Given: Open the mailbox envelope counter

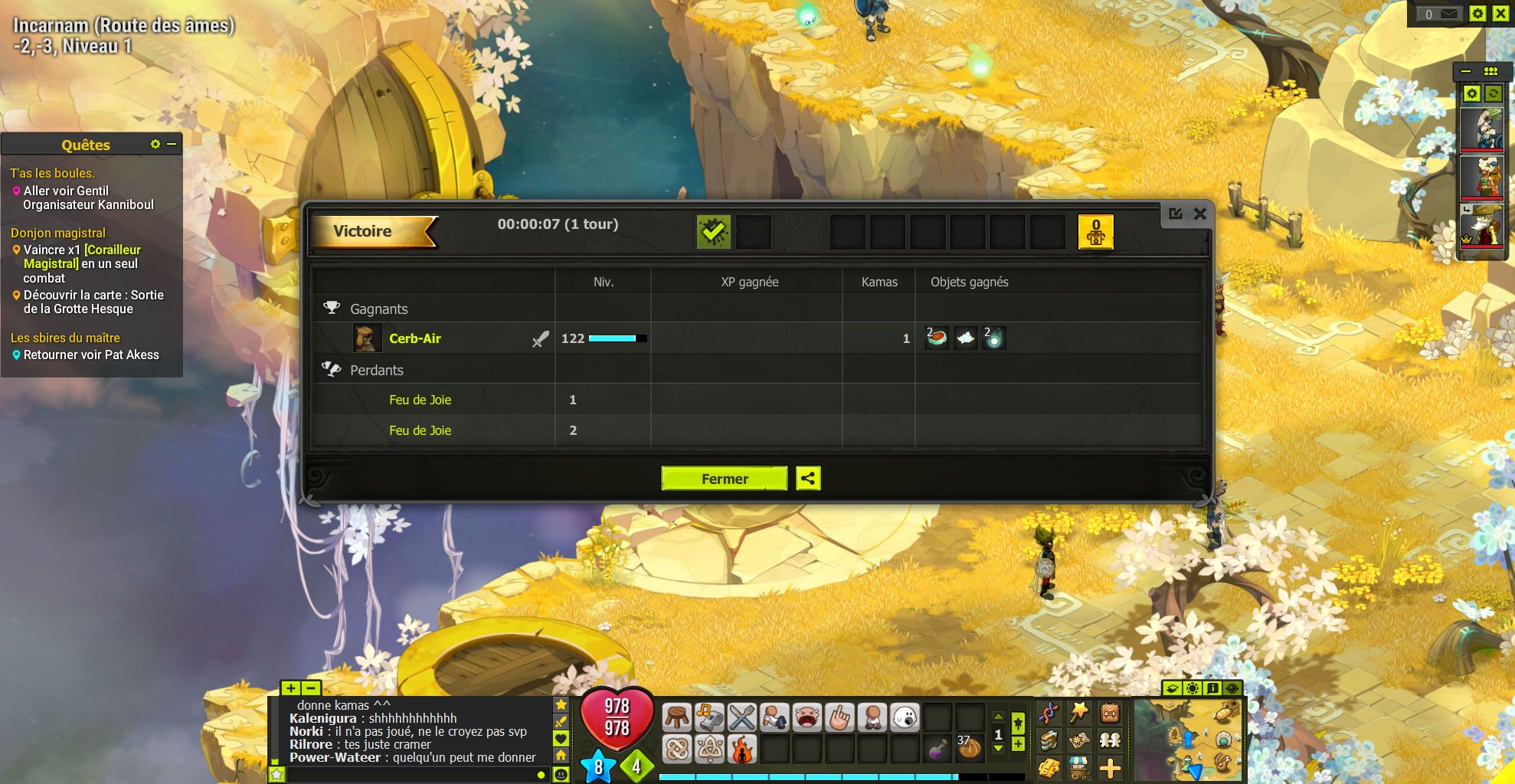Looking at the screenshot, I should tap(1439, 14).
